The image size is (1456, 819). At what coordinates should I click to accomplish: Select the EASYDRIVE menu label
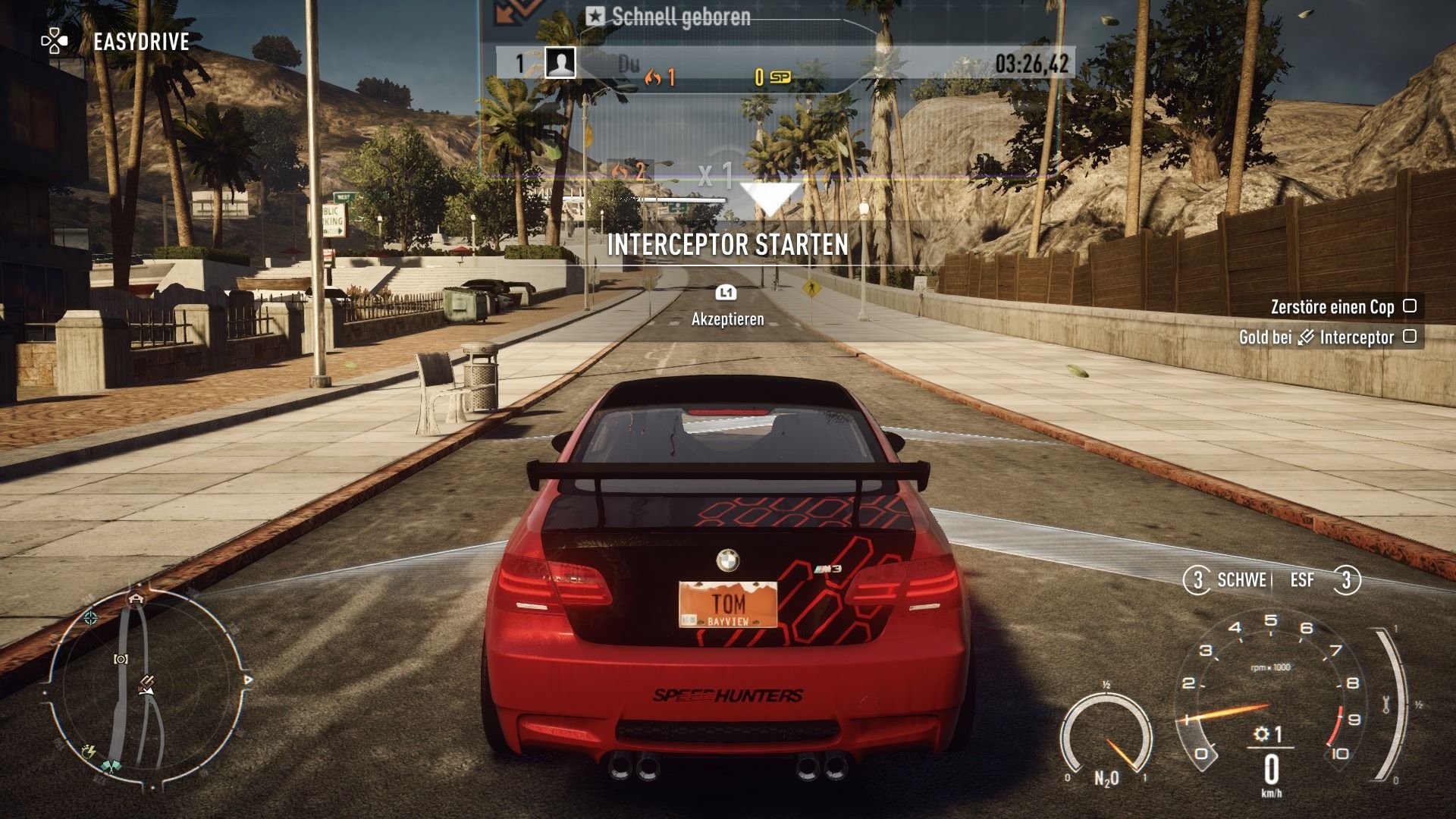140,42
